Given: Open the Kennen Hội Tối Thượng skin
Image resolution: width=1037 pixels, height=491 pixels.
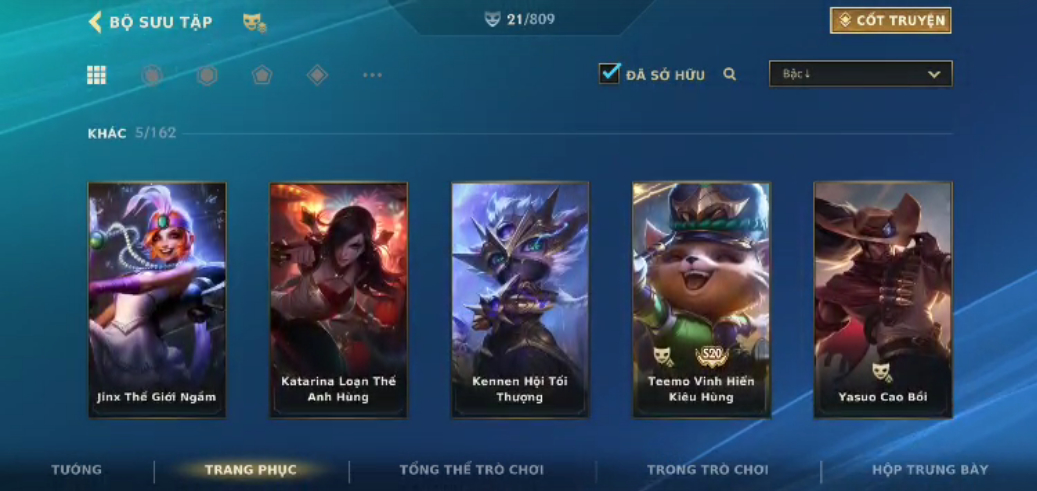Looking at the screenshot, I should [x=520, y=298].
